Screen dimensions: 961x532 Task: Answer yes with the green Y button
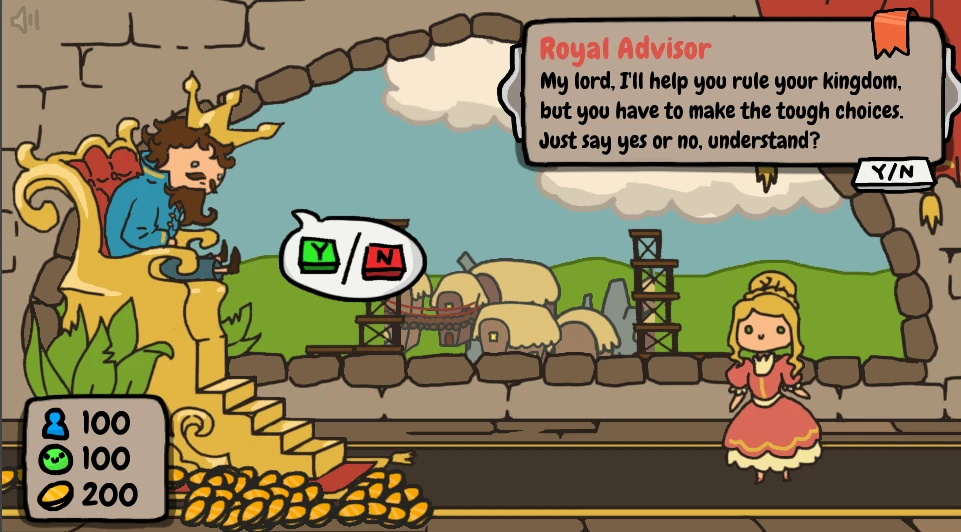tap(319, 254)
